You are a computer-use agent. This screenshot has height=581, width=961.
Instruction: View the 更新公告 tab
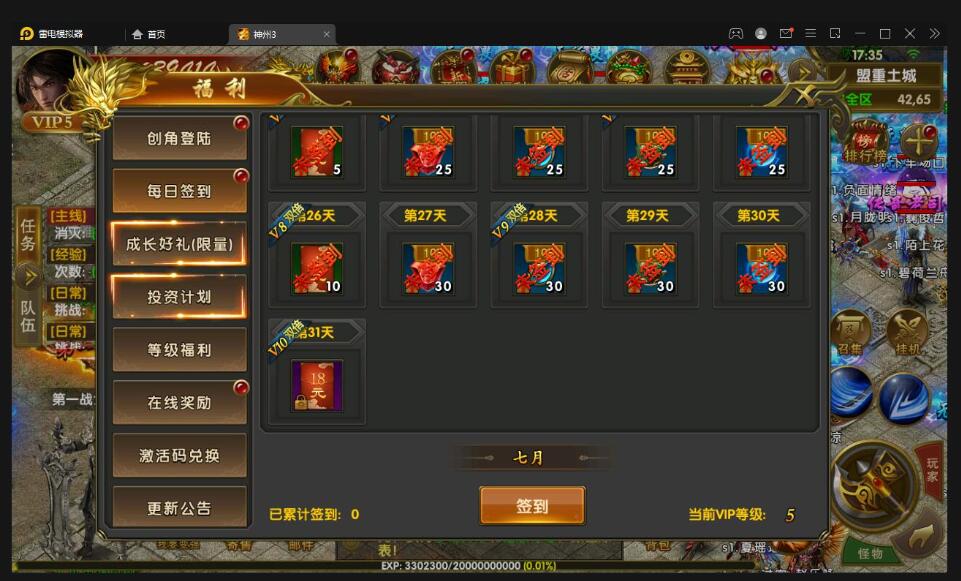[179, 508]
